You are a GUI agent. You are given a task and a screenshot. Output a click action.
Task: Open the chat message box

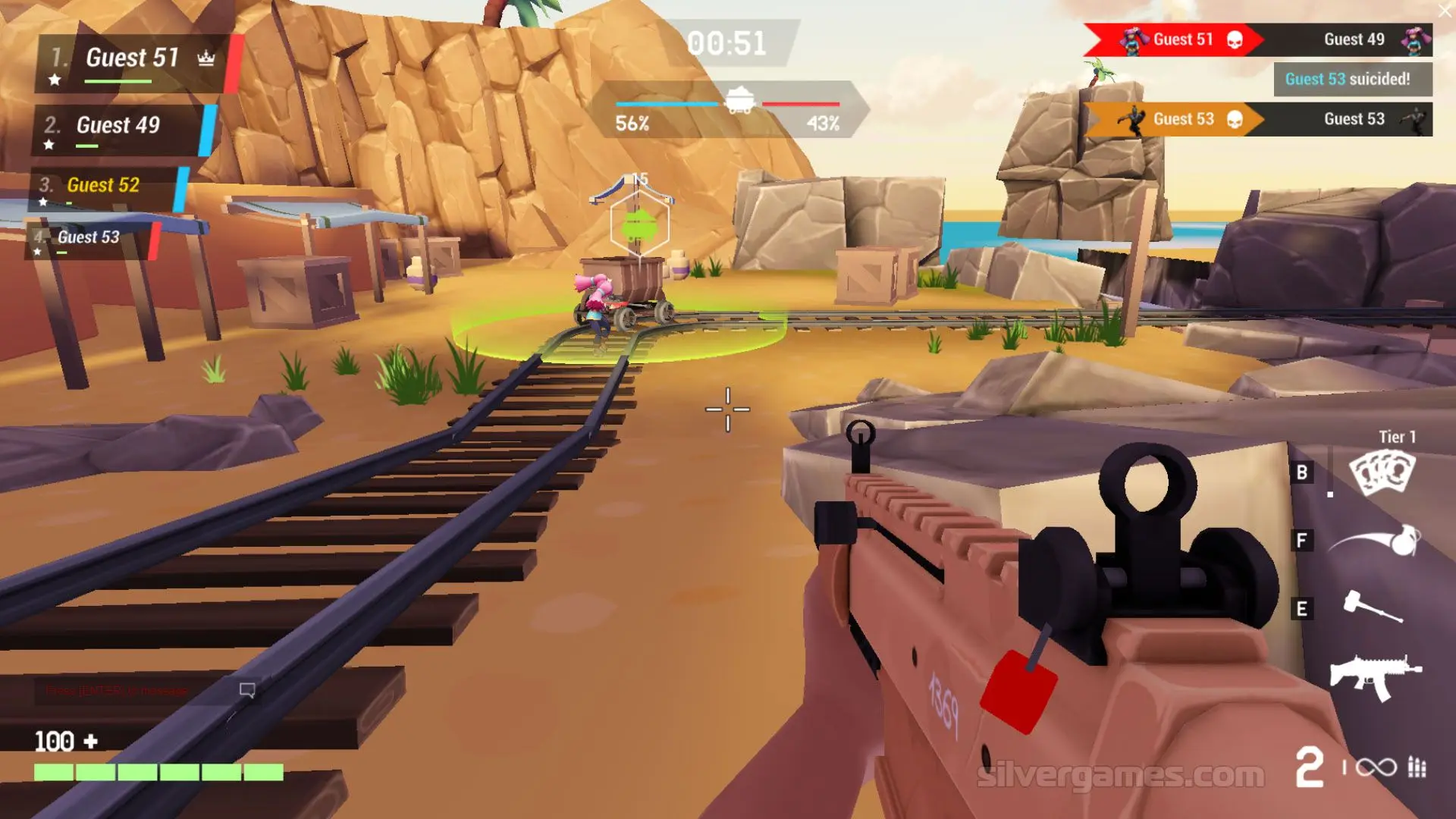pyautogui.click(x=144, y=691)
